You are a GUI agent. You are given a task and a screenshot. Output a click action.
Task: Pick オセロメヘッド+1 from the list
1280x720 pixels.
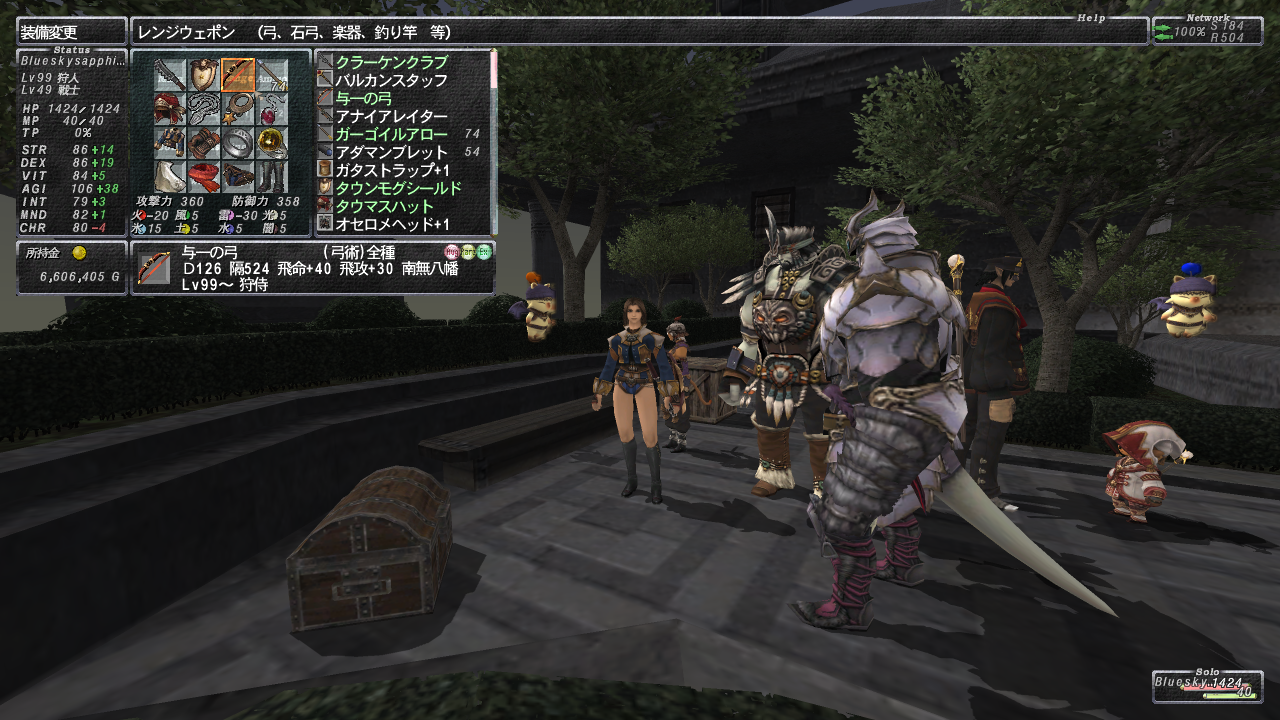point(392,224)
